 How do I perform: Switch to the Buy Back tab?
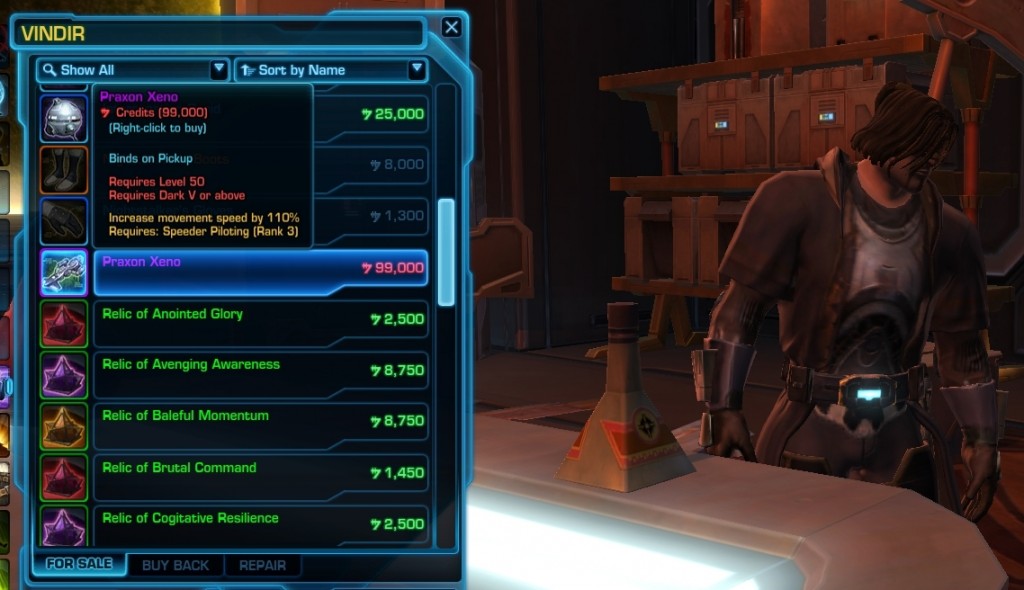click(x=175, y=565)
